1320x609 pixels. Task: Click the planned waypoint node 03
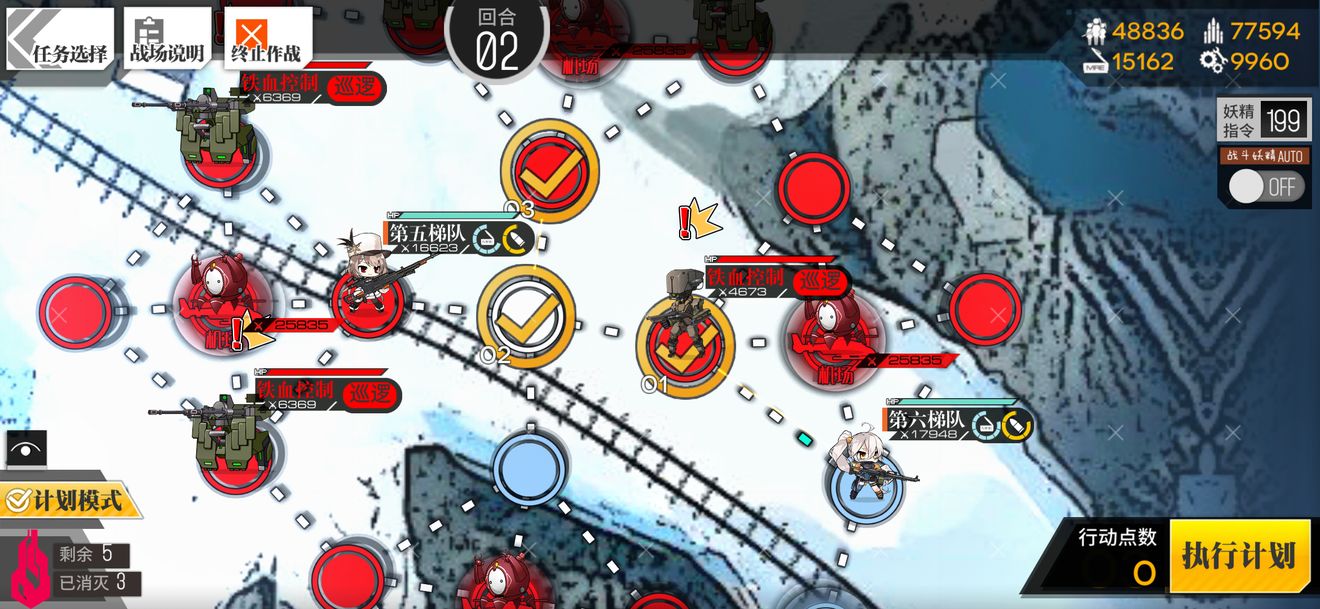pos(549,170)
